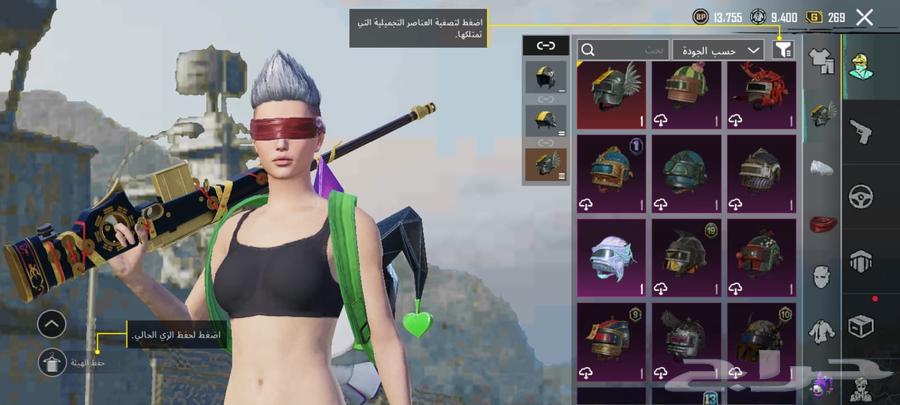Click the item search field

pos(624,48)
